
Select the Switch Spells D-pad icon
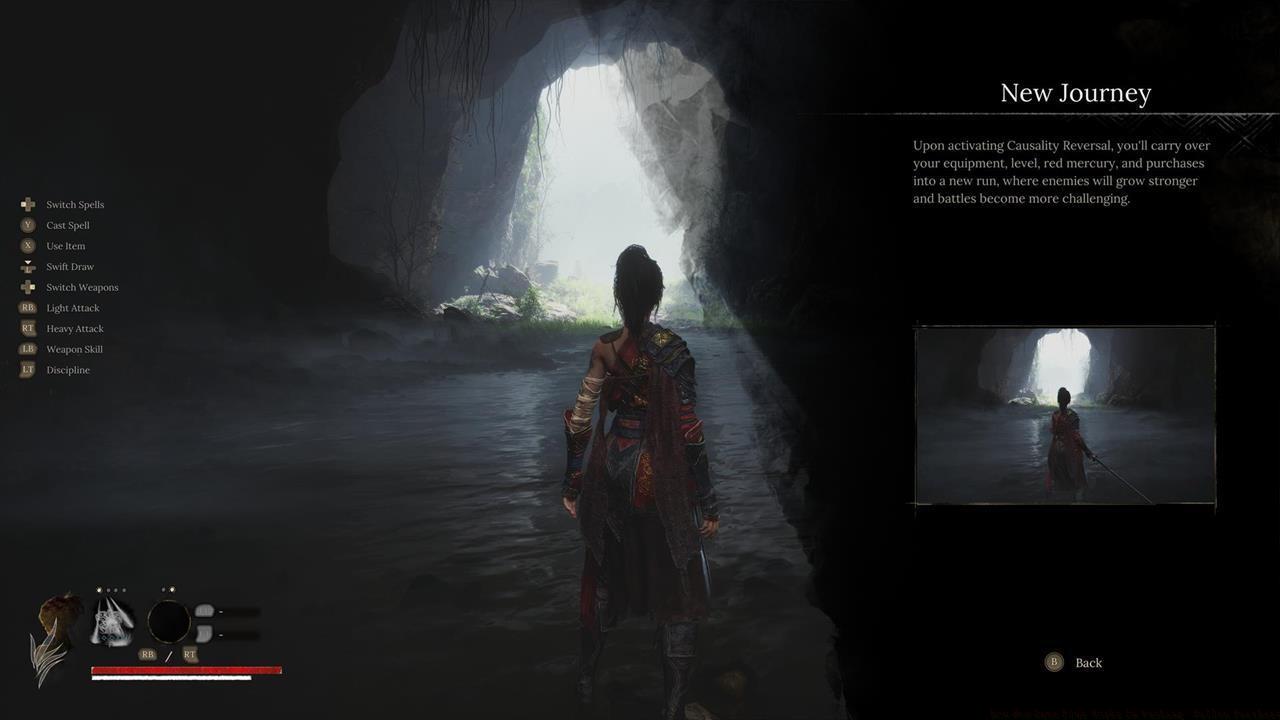(x=28, y=204)
